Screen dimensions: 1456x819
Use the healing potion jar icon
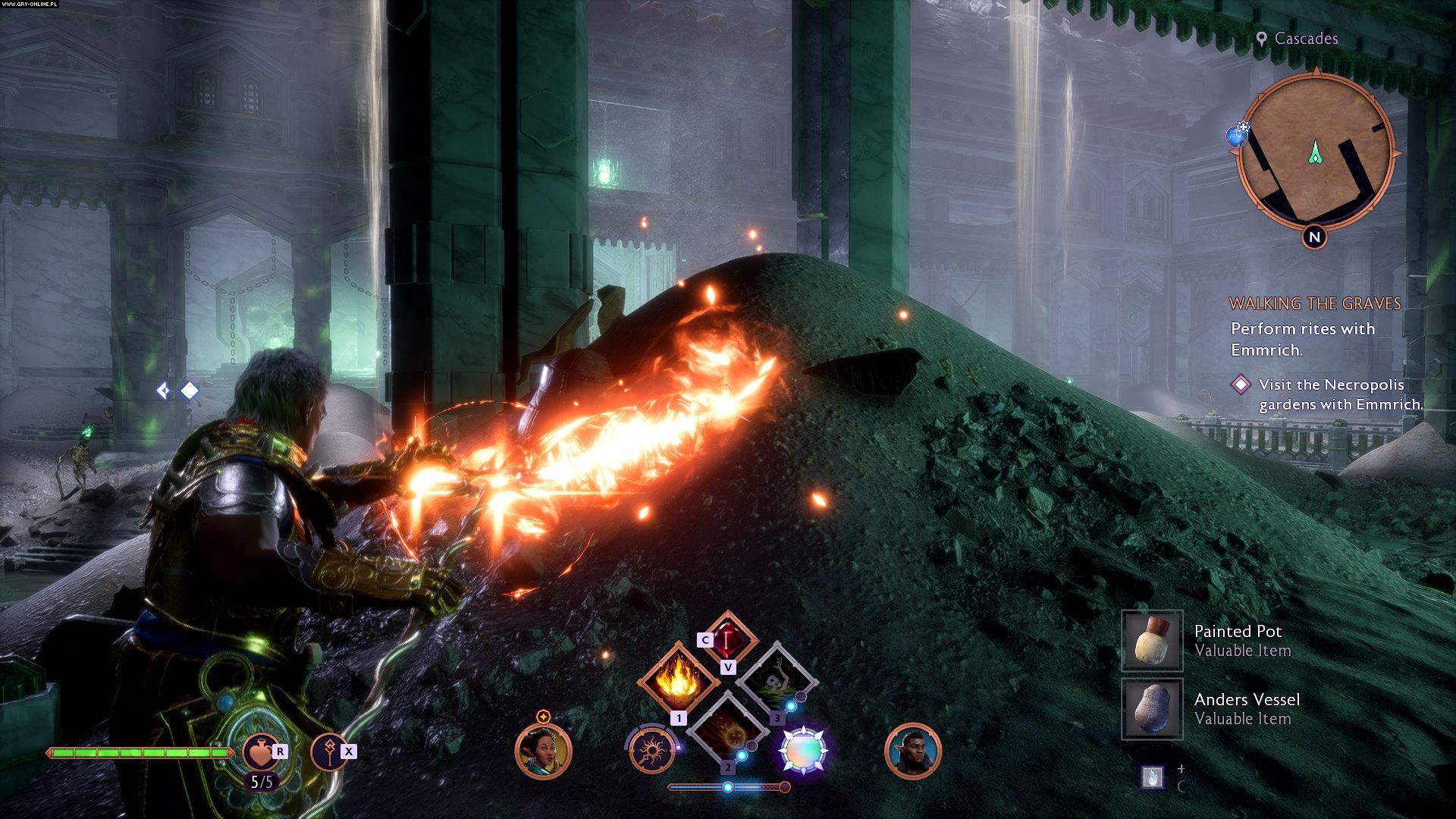[260, 751]
